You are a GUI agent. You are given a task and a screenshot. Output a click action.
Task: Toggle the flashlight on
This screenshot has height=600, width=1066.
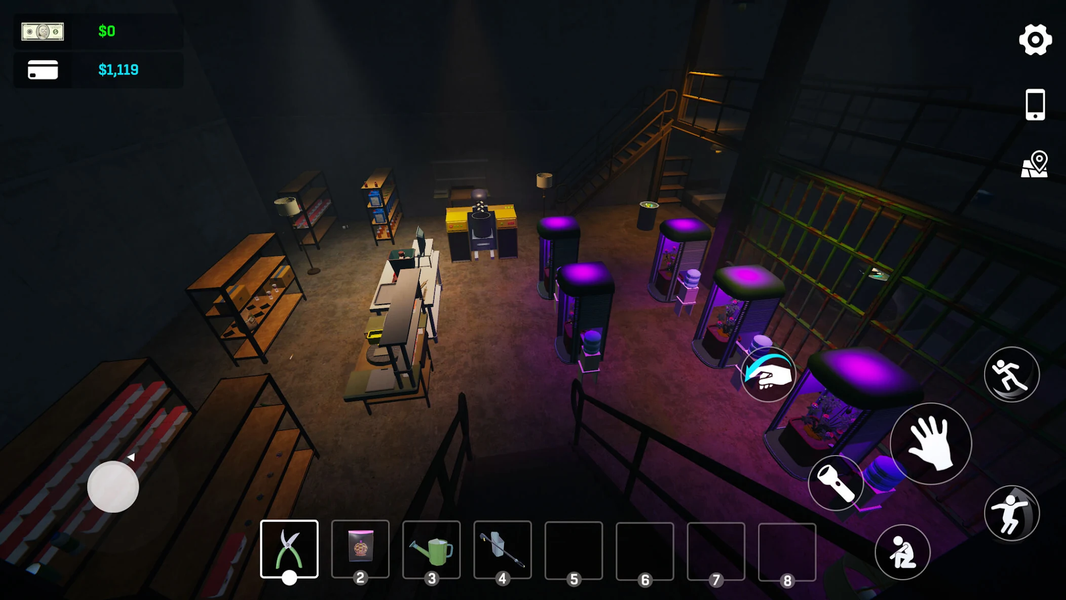[836, 483]
